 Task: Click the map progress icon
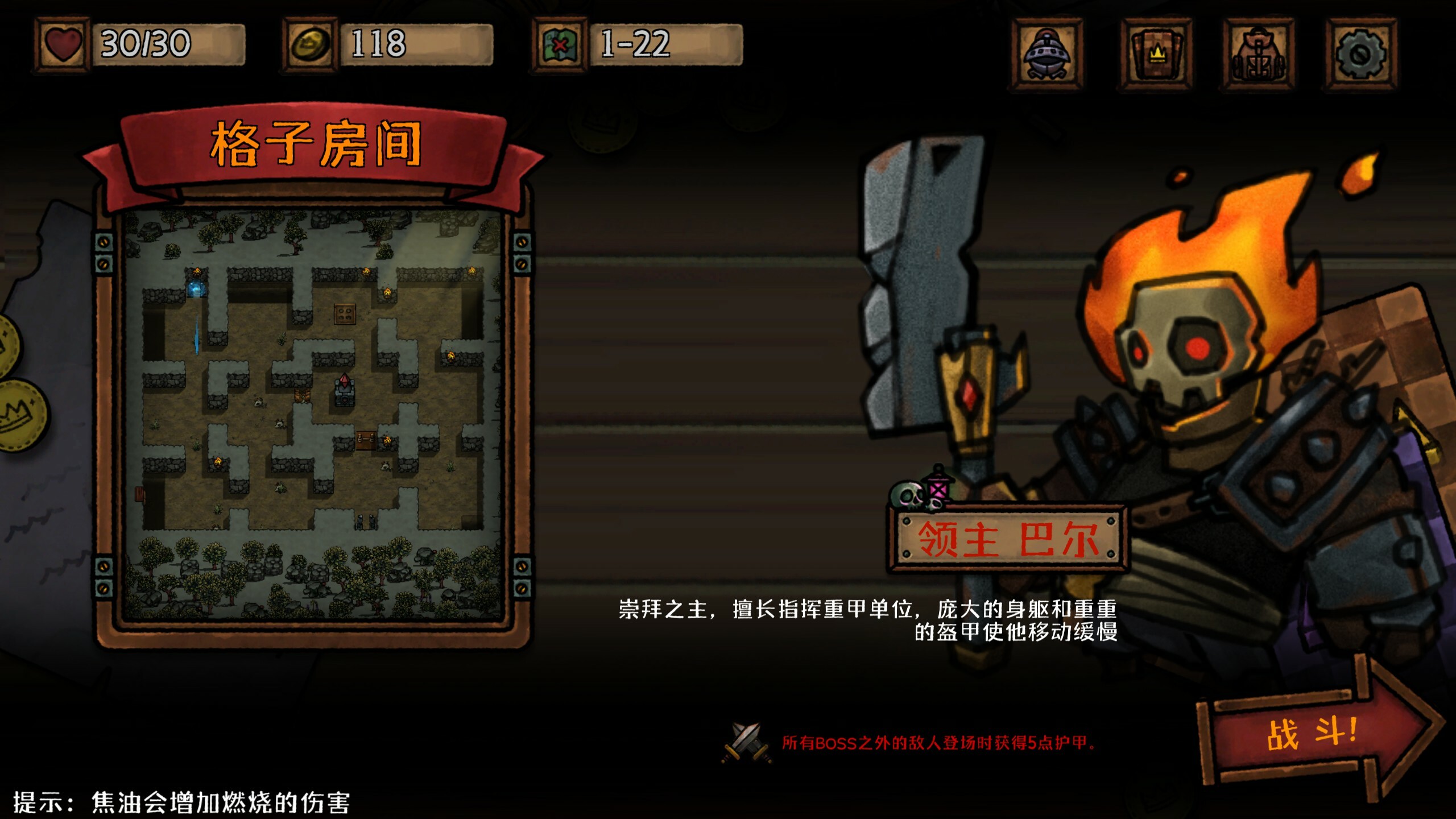click(x=560, y=45)
